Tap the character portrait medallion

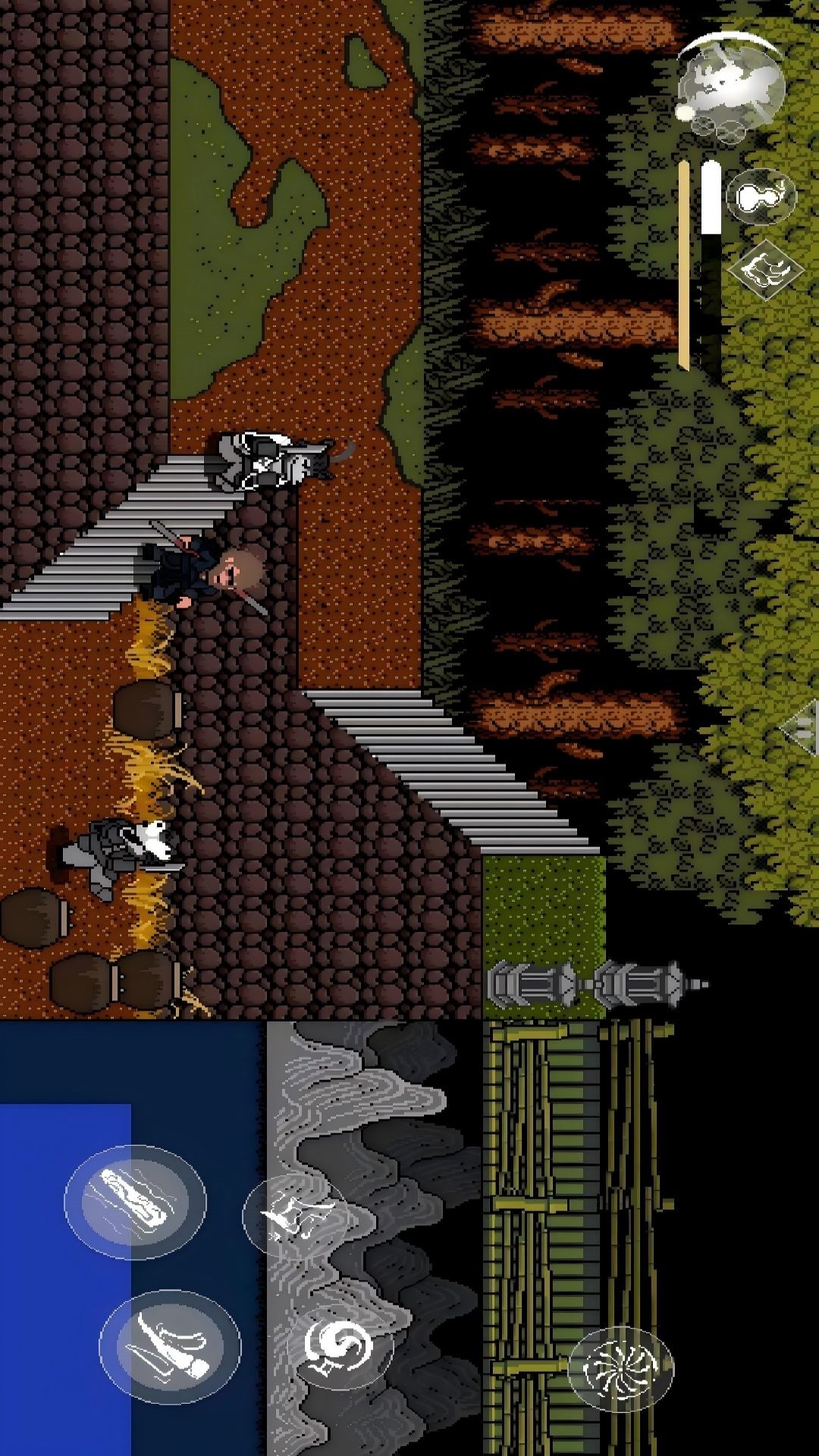coord(730,85)
